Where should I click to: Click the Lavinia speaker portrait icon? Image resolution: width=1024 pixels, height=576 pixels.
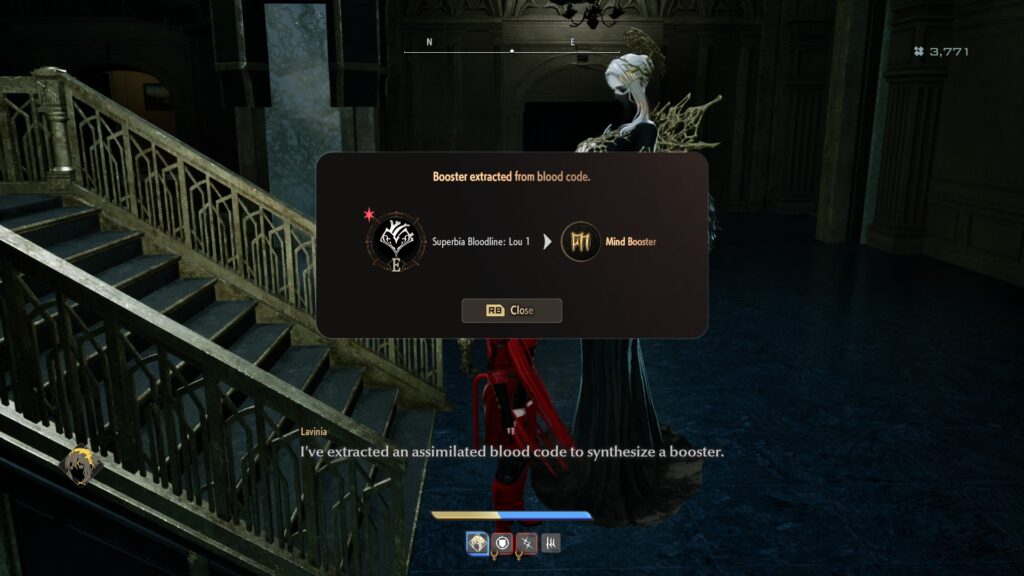pos(79,465)
